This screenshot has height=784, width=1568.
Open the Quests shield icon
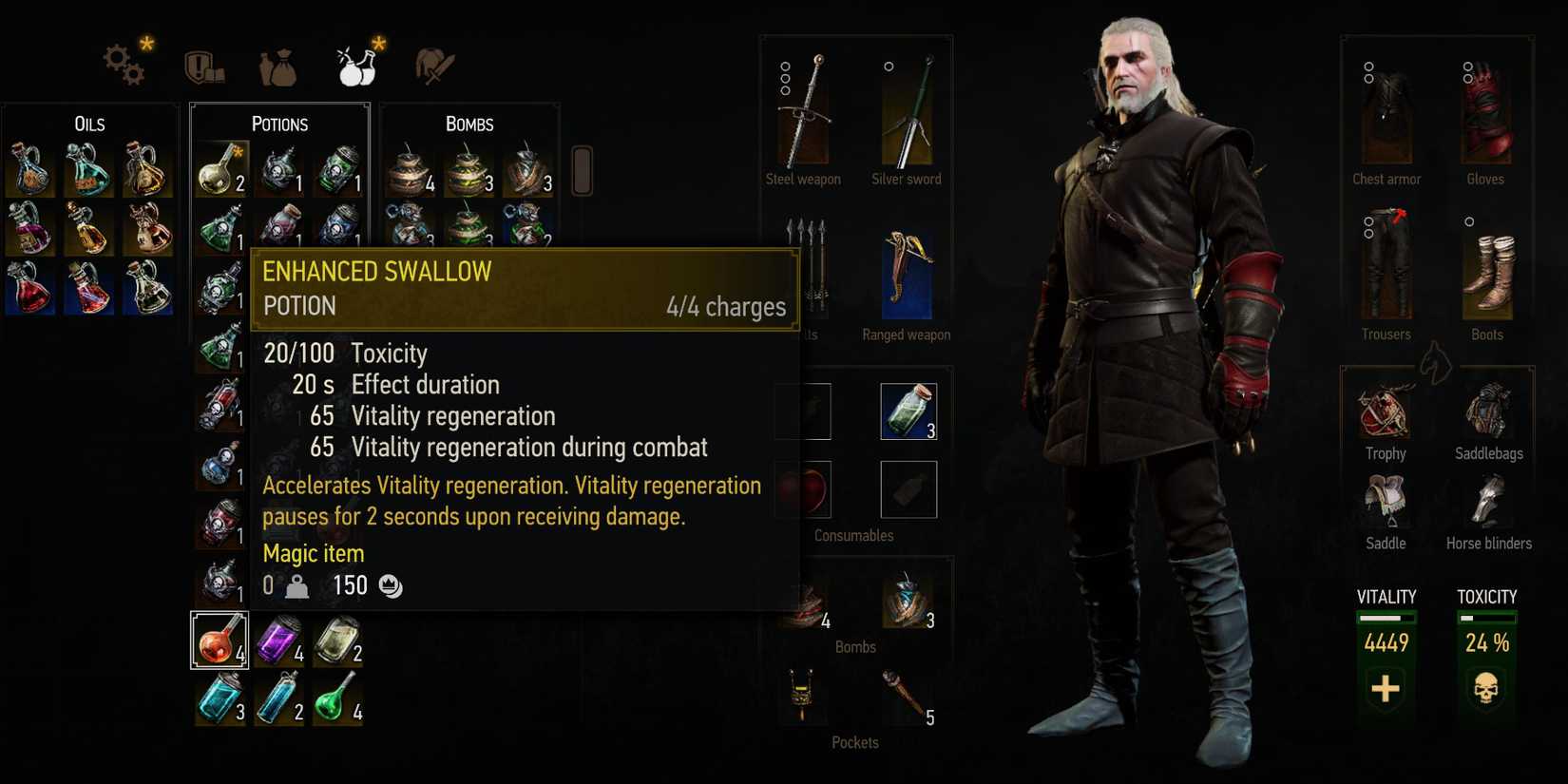tap(202, 65)
